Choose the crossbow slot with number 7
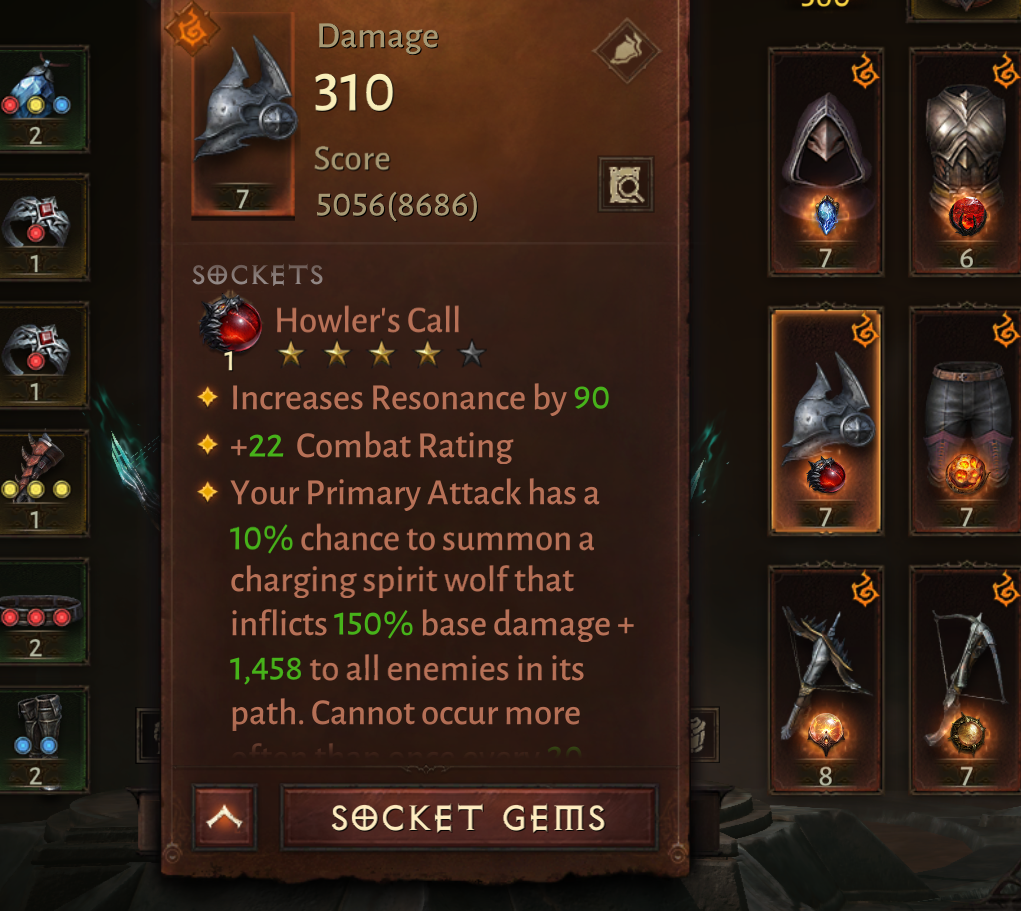1021x911 pixels. tap(966, 680)
